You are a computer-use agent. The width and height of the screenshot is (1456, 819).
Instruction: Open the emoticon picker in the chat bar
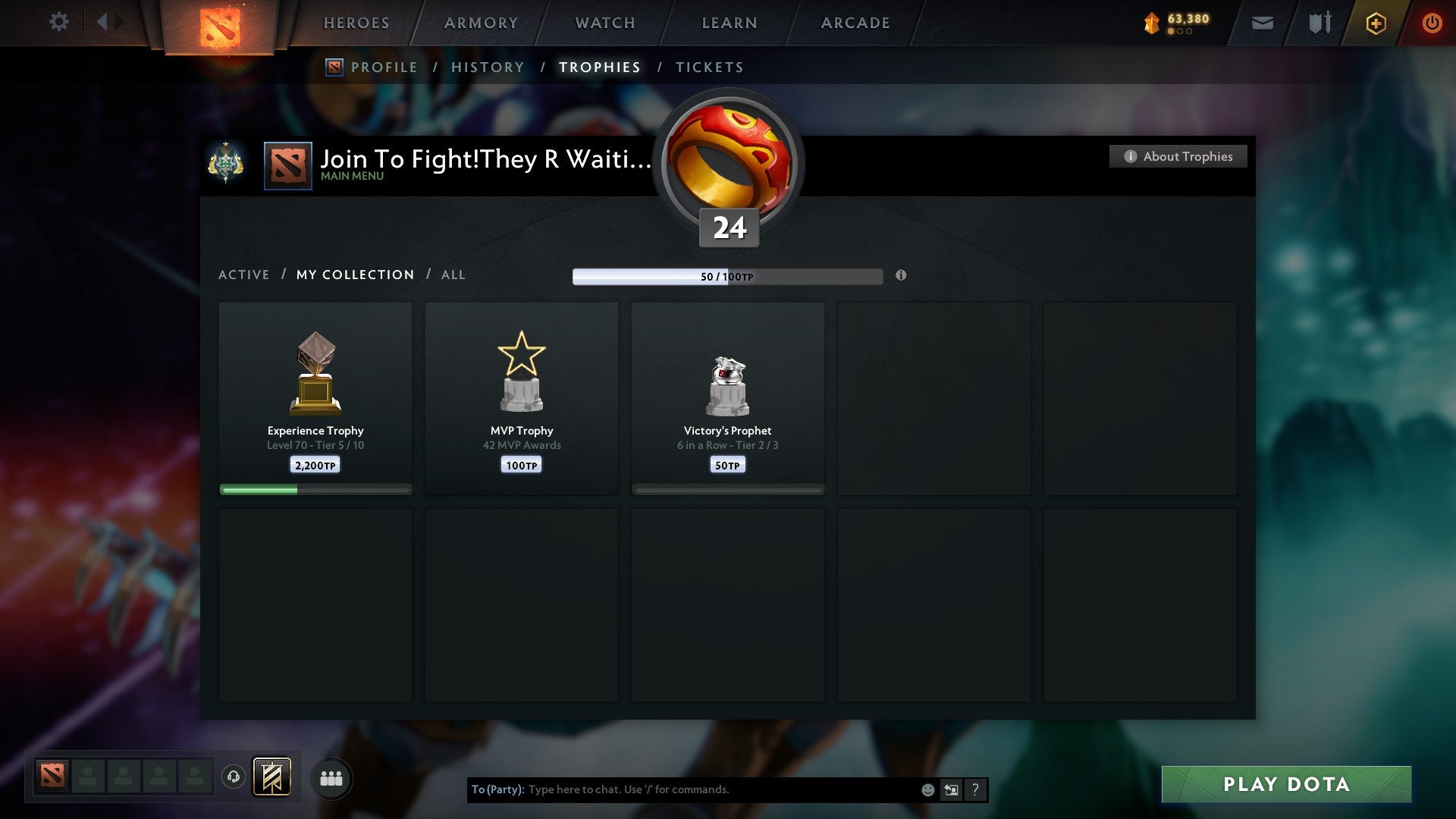point(927,789)
